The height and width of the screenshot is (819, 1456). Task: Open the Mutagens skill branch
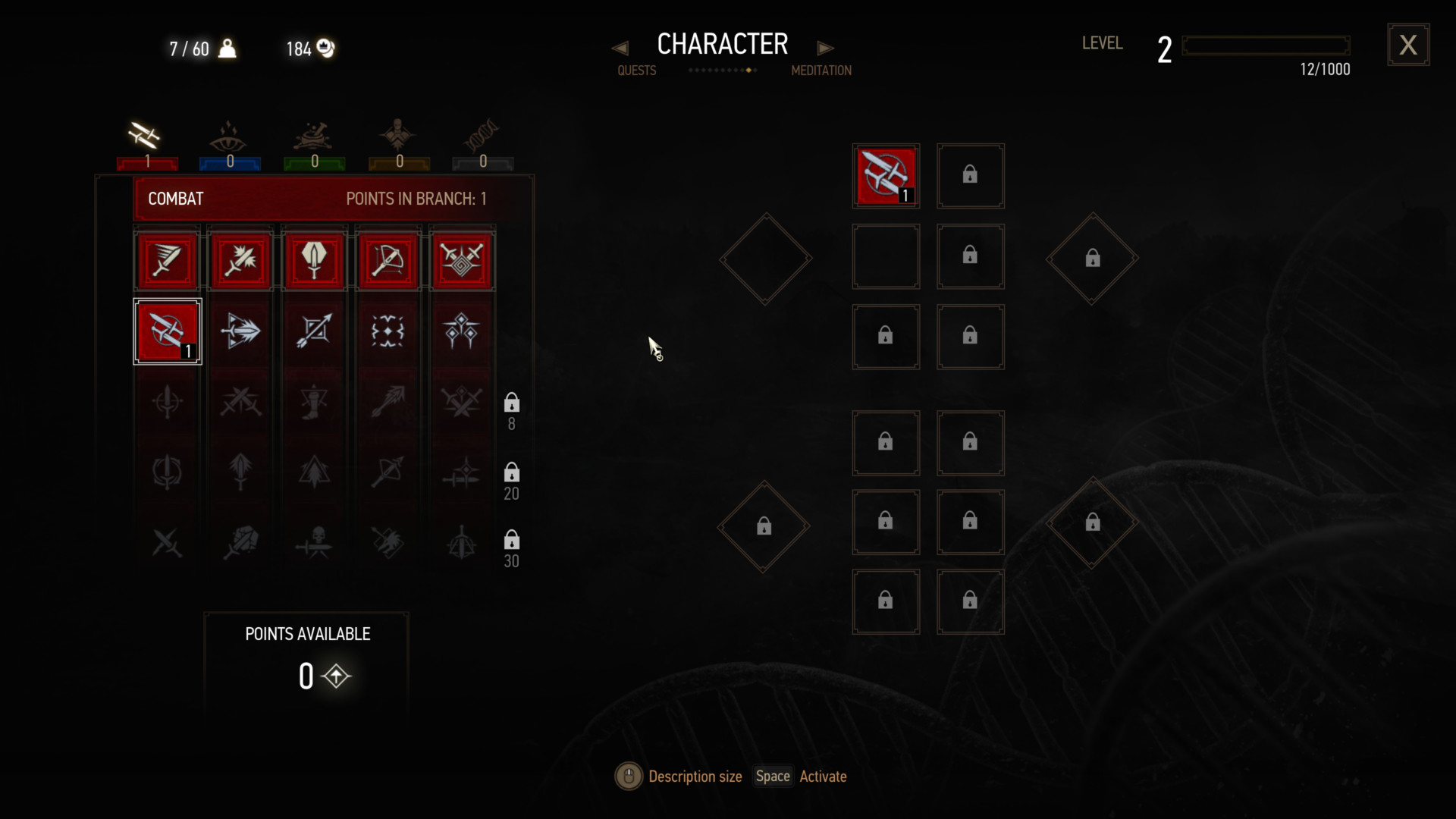click(482, 136)
